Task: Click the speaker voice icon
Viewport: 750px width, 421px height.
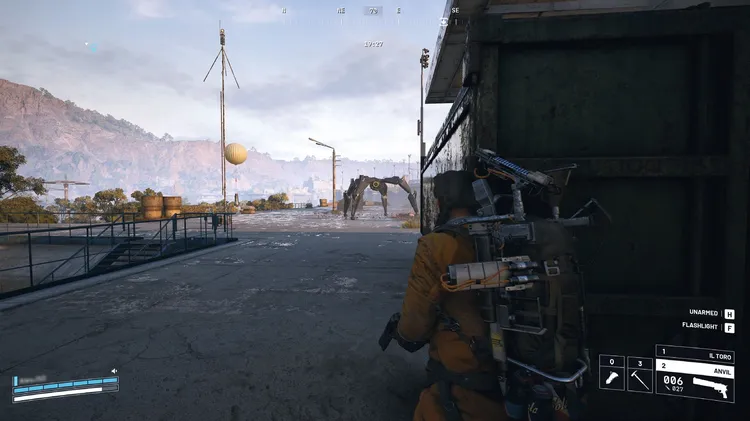Action: tap(113, 371)
